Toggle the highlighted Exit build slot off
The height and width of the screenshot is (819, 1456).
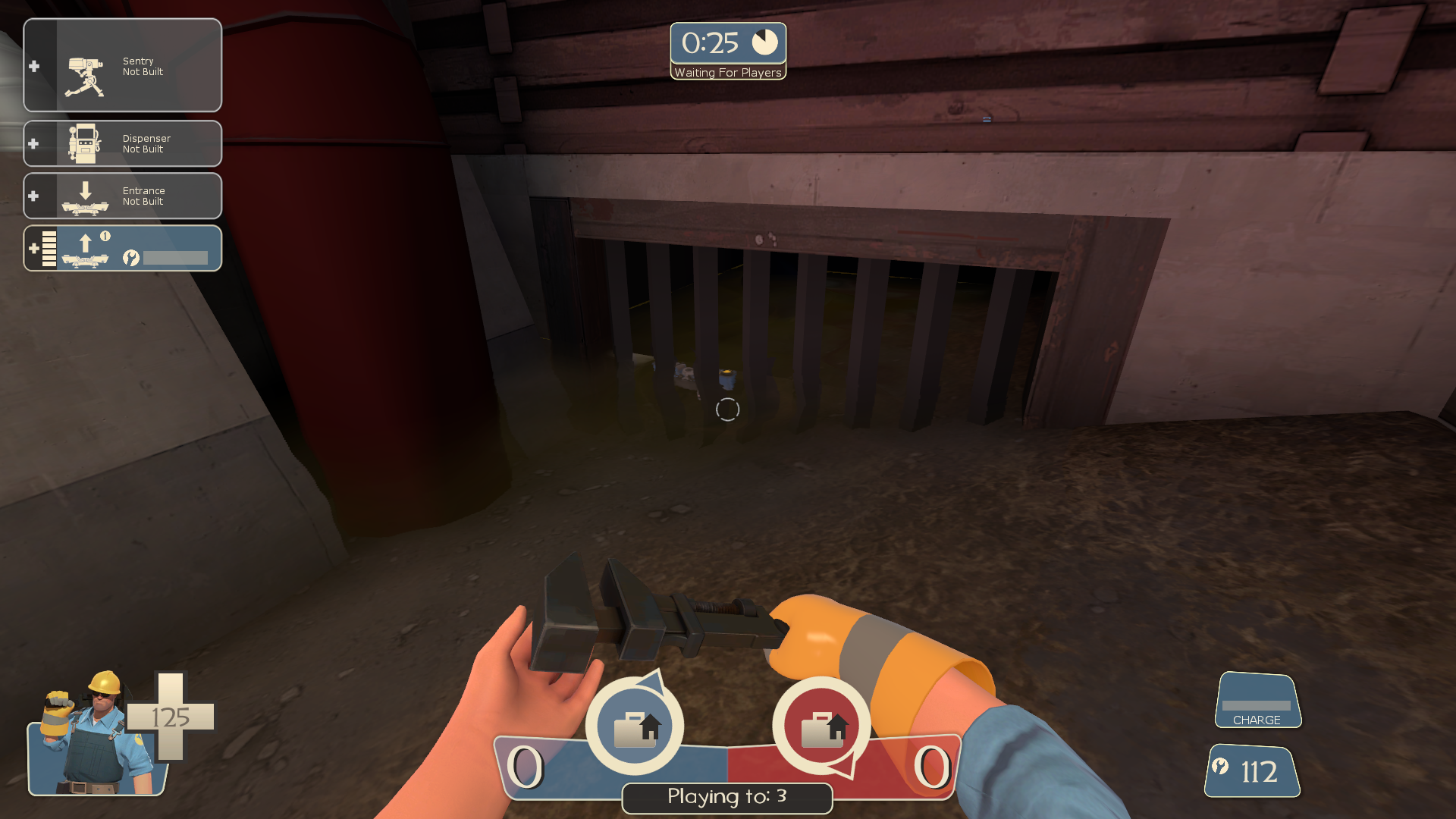pyautogui.click(x=121, y=248)
